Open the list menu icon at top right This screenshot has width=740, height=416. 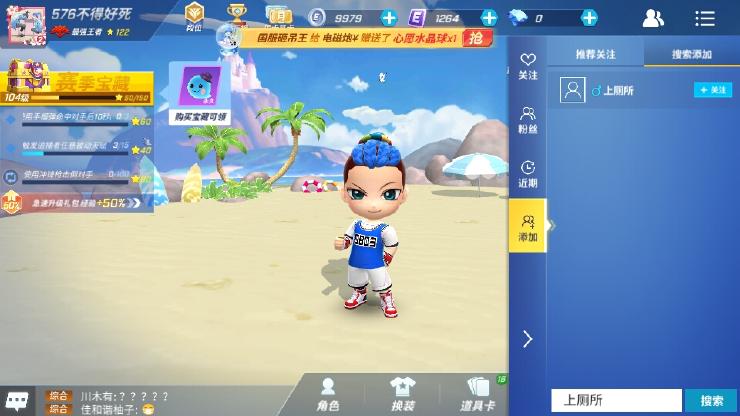[705, 18]
